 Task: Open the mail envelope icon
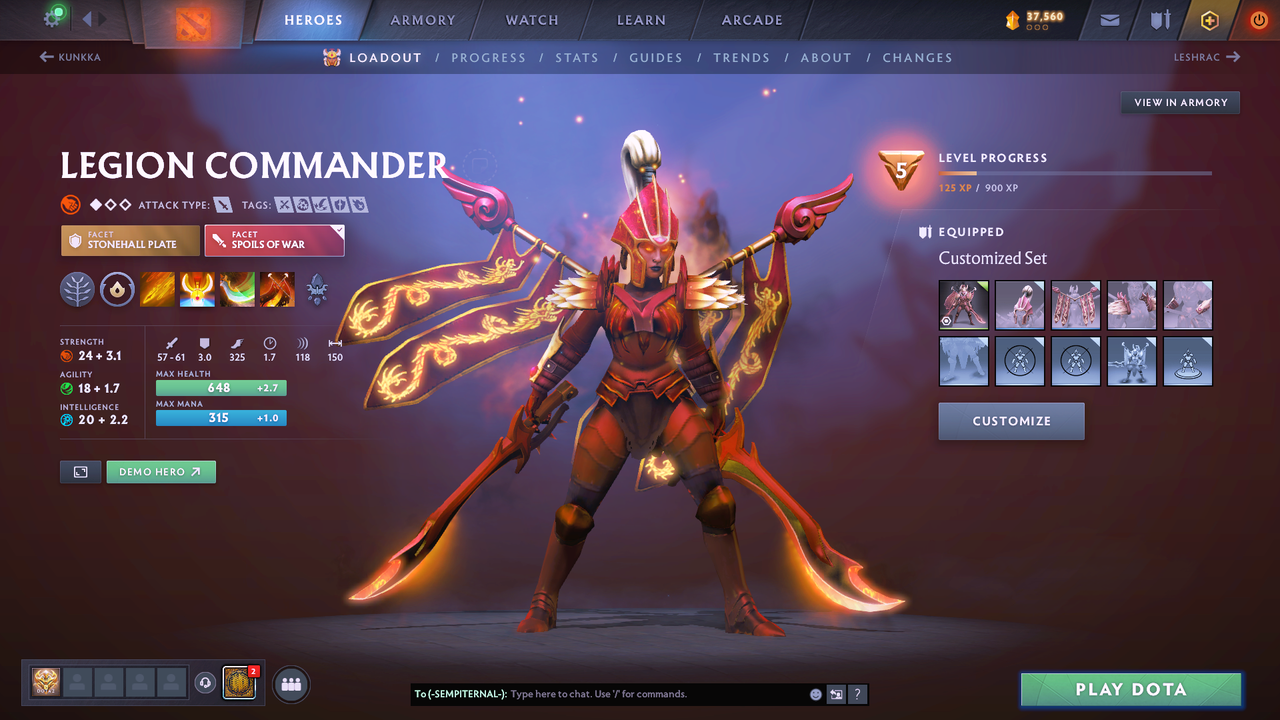tap(1108, 19)
